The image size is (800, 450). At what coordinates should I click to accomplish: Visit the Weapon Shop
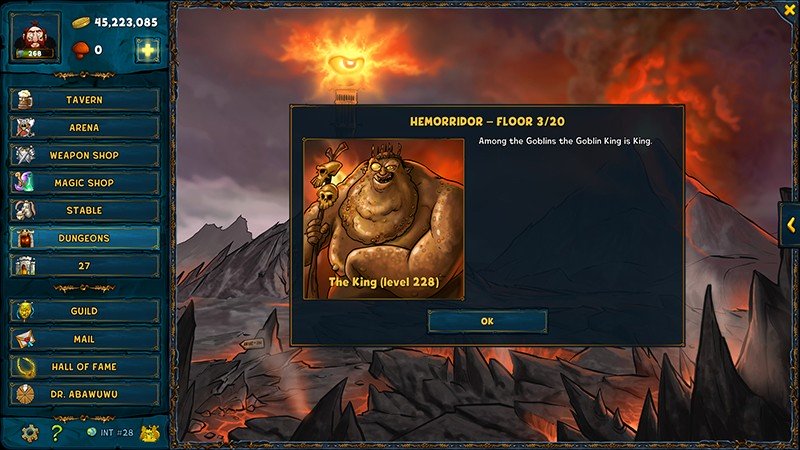pos(84,156)
